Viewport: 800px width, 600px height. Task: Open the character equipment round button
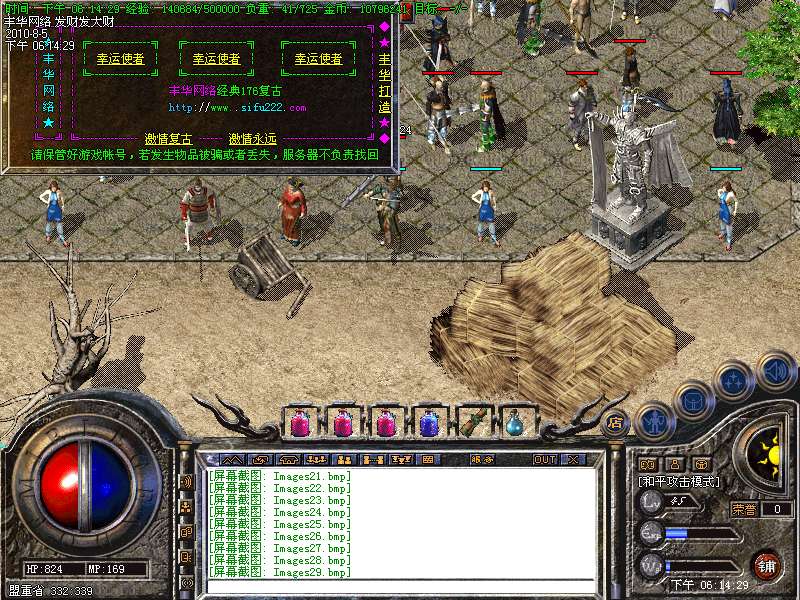pyautogui.click(x=654, y=420)
